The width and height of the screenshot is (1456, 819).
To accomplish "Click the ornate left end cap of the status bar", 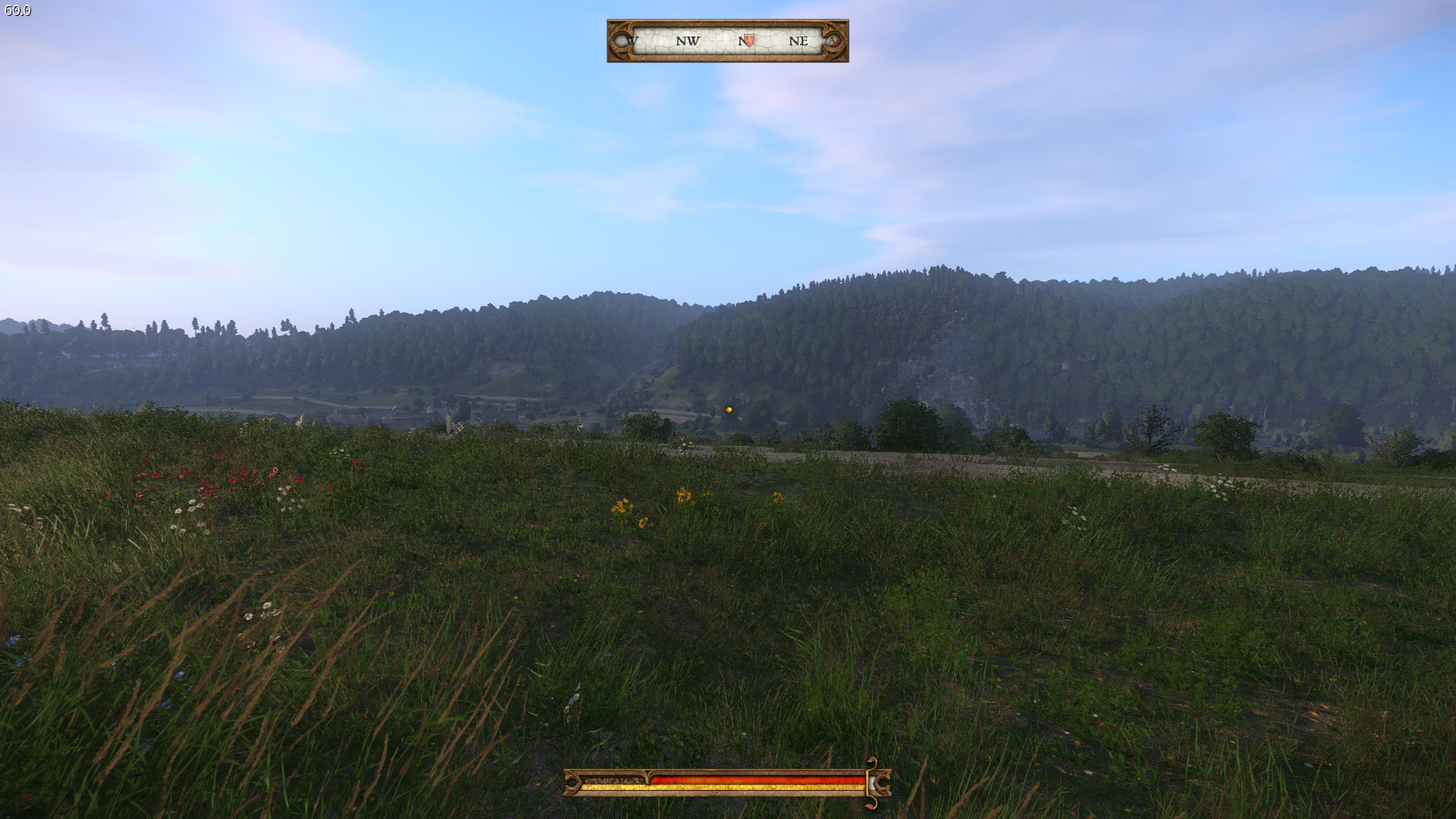I will coord(572,781).
